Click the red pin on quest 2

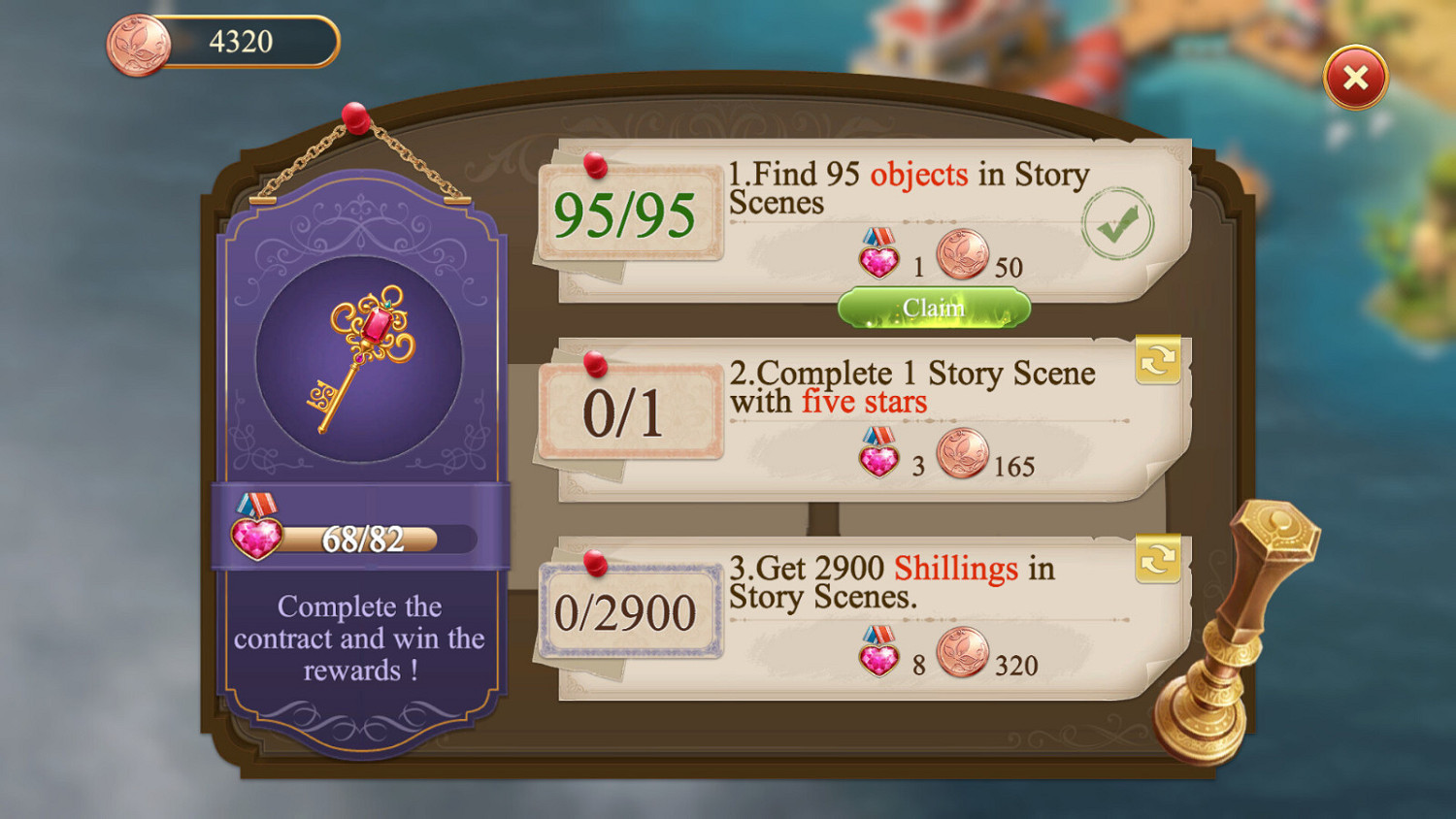click(597, 365)
